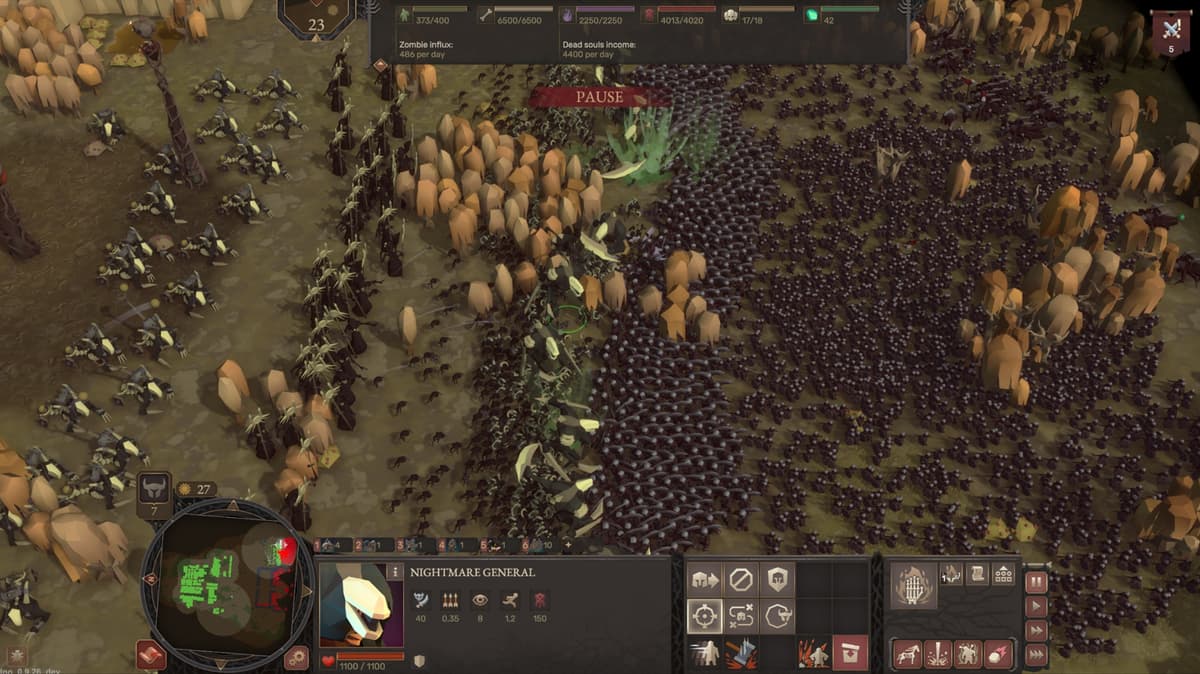Choose the helmet stance command

777,579
